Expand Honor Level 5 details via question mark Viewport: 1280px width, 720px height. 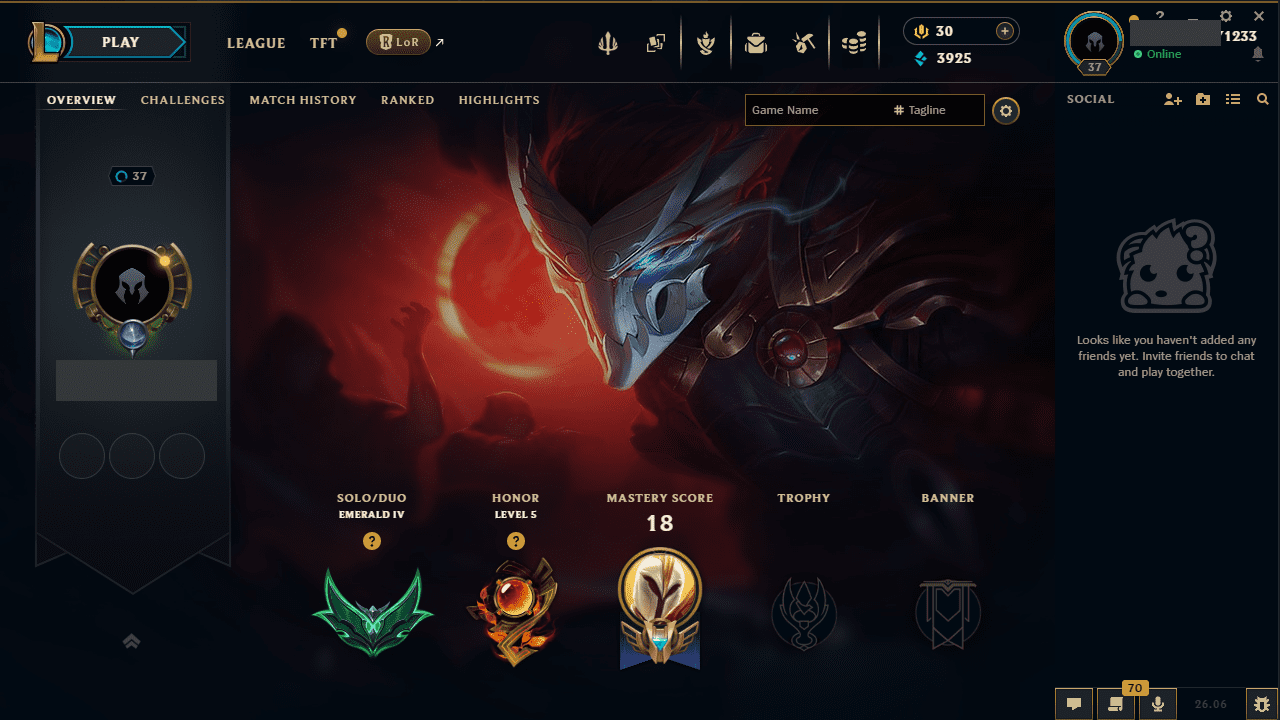tap(516, 541)
